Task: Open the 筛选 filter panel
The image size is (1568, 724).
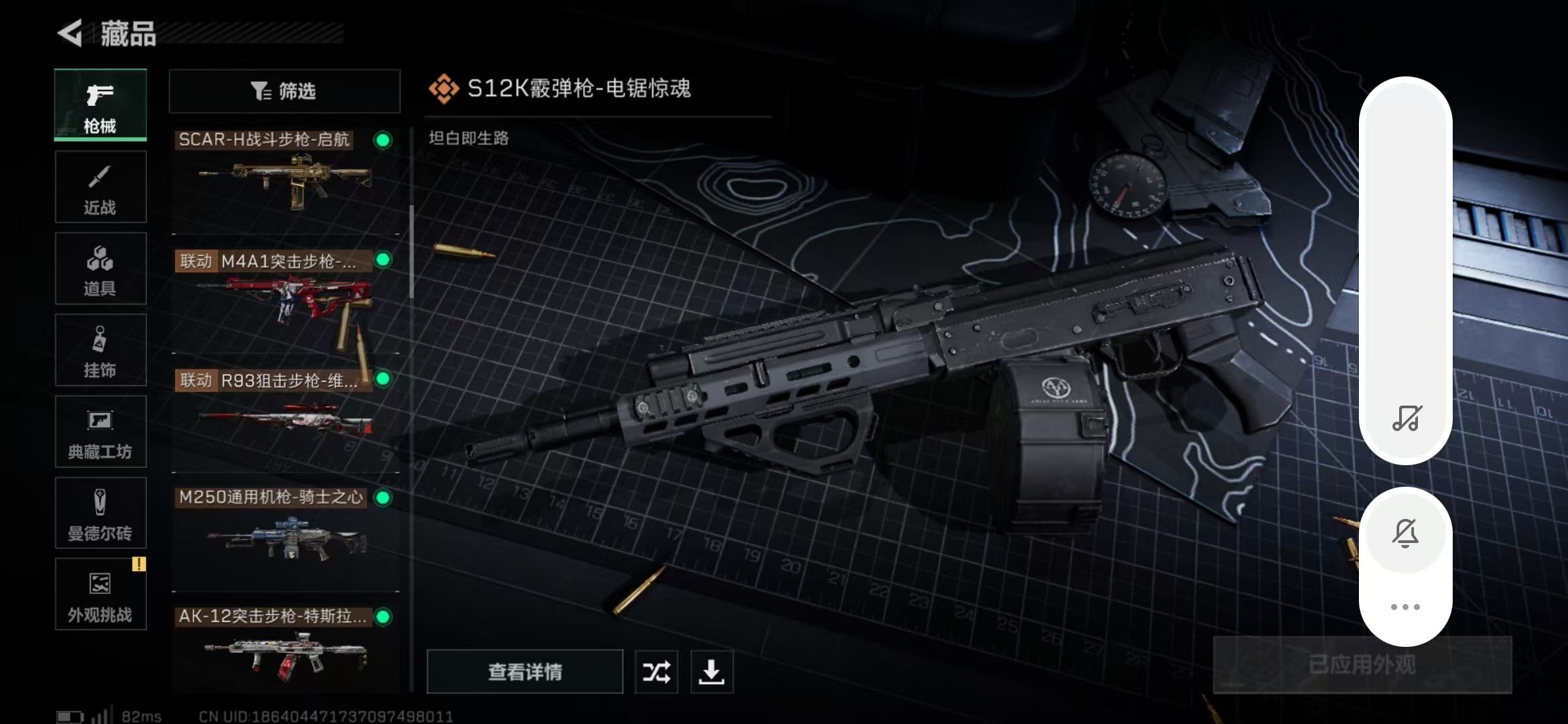Action: click(x=284, y=91)
